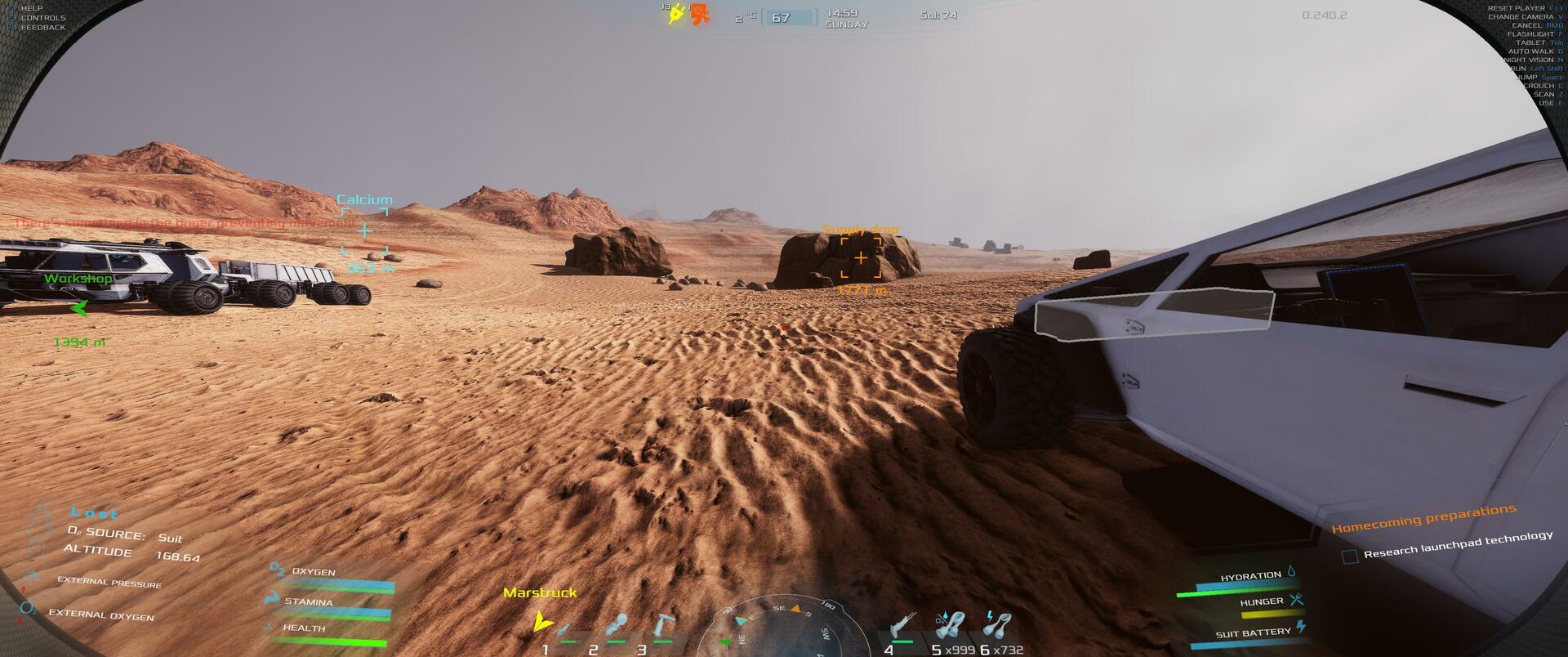Image resolution: width=1568 pixels, height=657 pixels.
Task: Select hotbar slot 2 tool
Action: coord(617,628)
